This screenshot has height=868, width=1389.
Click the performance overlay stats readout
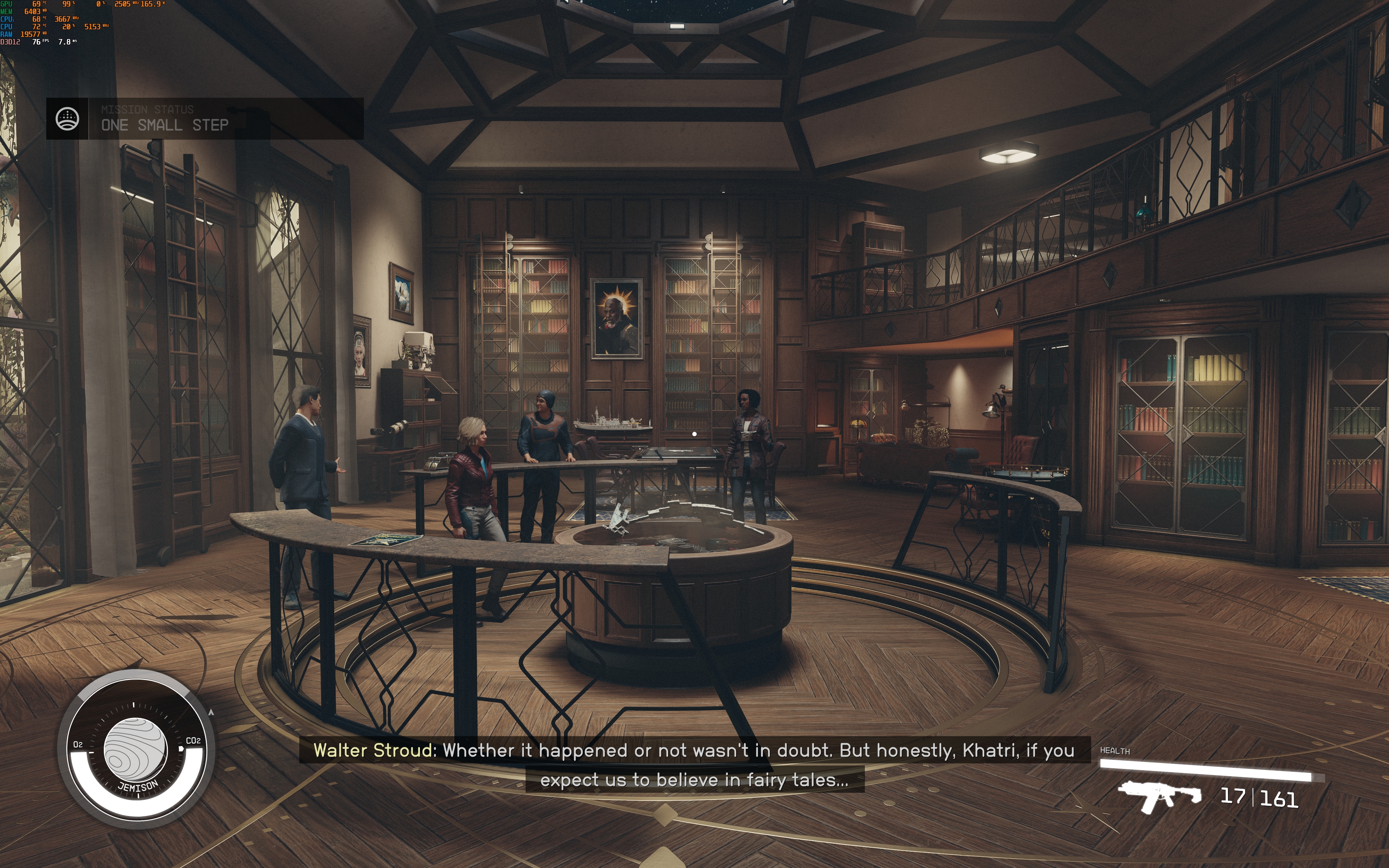55,23
